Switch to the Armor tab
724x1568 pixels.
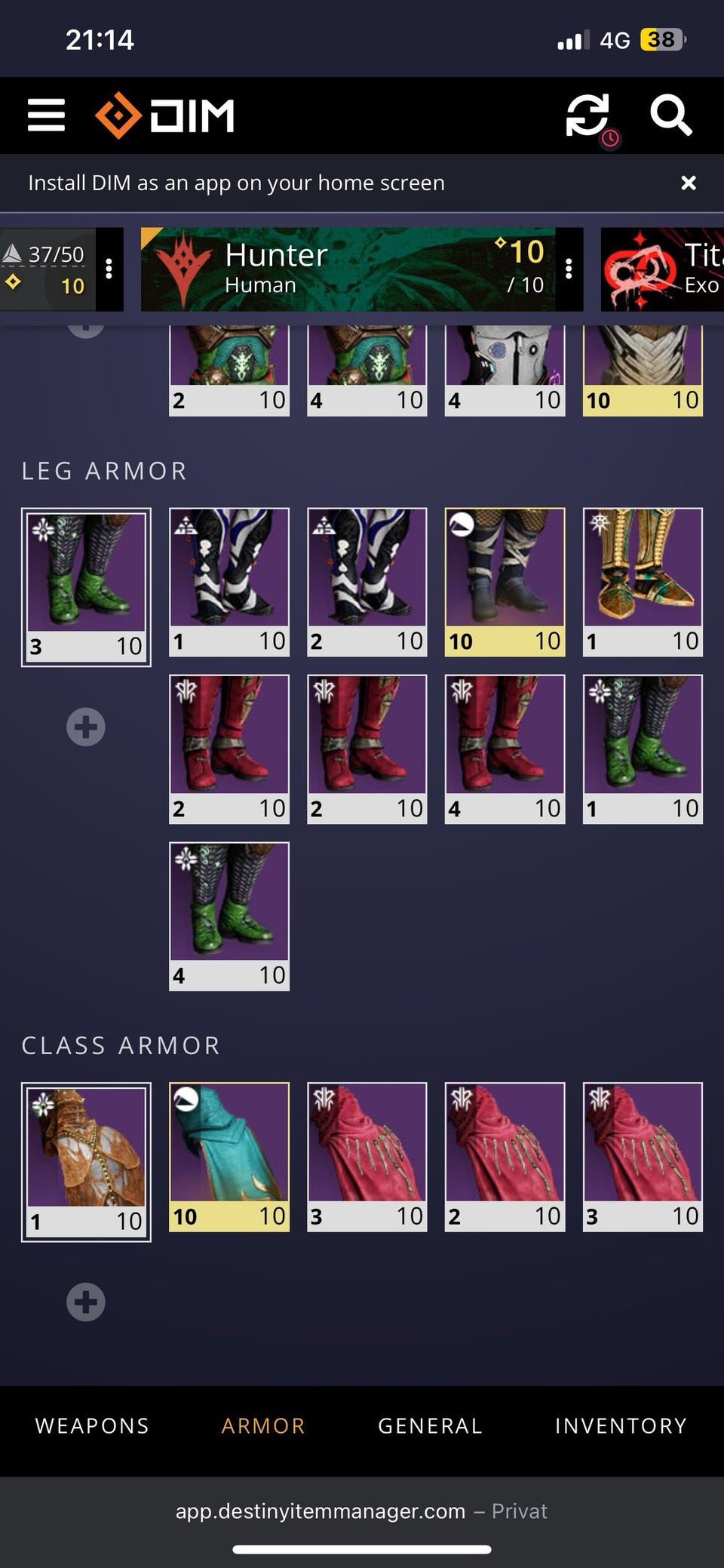click(263, 1425)
